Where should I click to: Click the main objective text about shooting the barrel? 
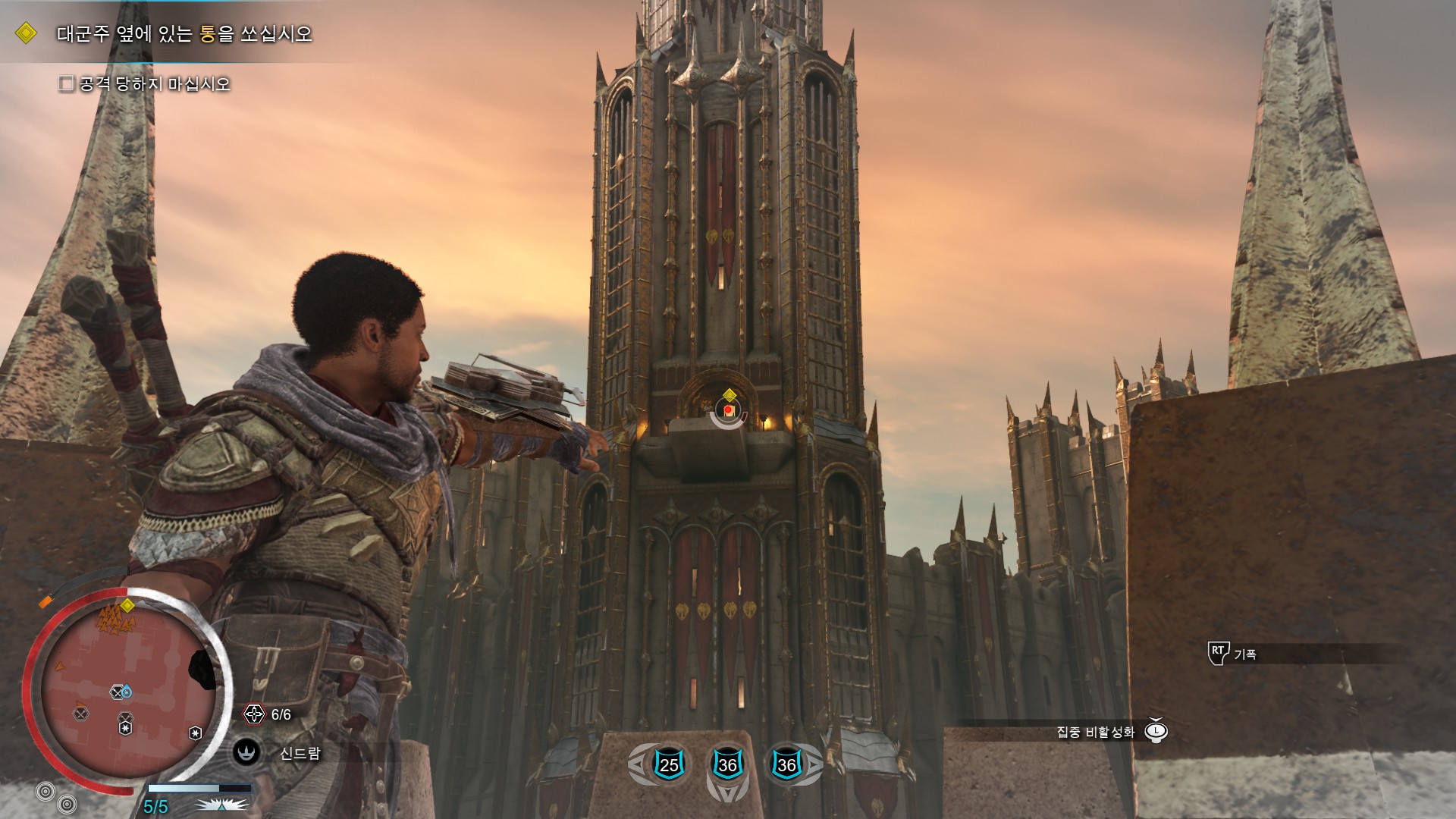[184, 34]
